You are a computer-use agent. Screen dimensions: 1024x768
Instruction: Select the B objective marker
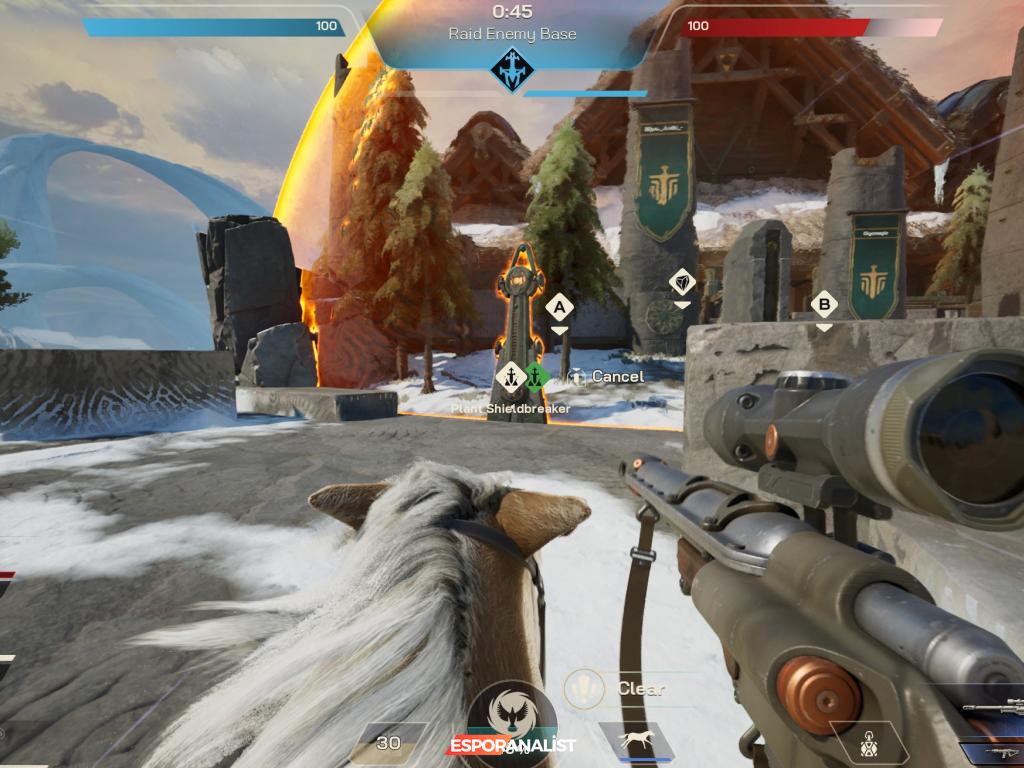click(x=823, y=304)
